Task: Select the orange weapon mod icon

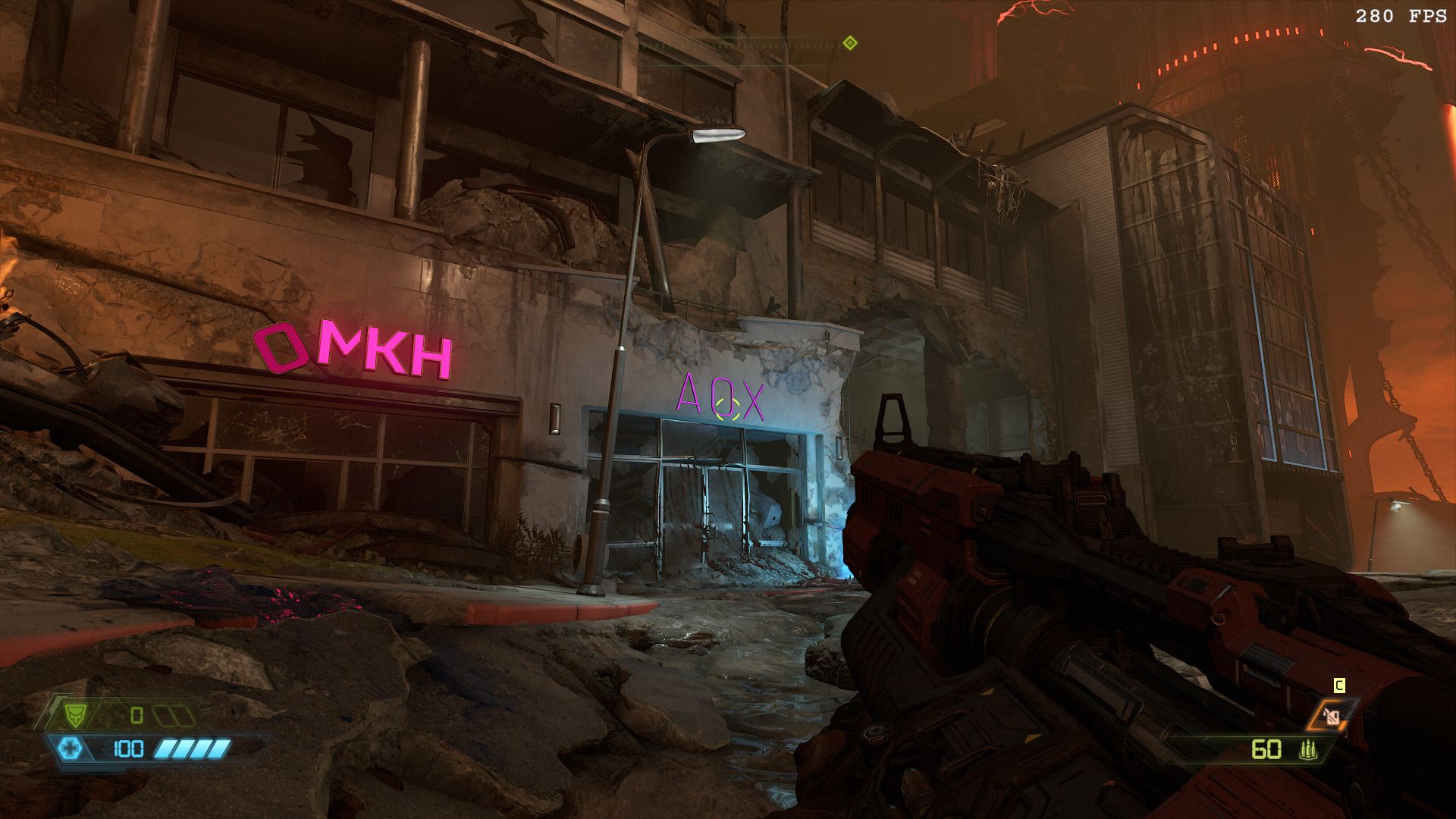Action: [1332, 716]
